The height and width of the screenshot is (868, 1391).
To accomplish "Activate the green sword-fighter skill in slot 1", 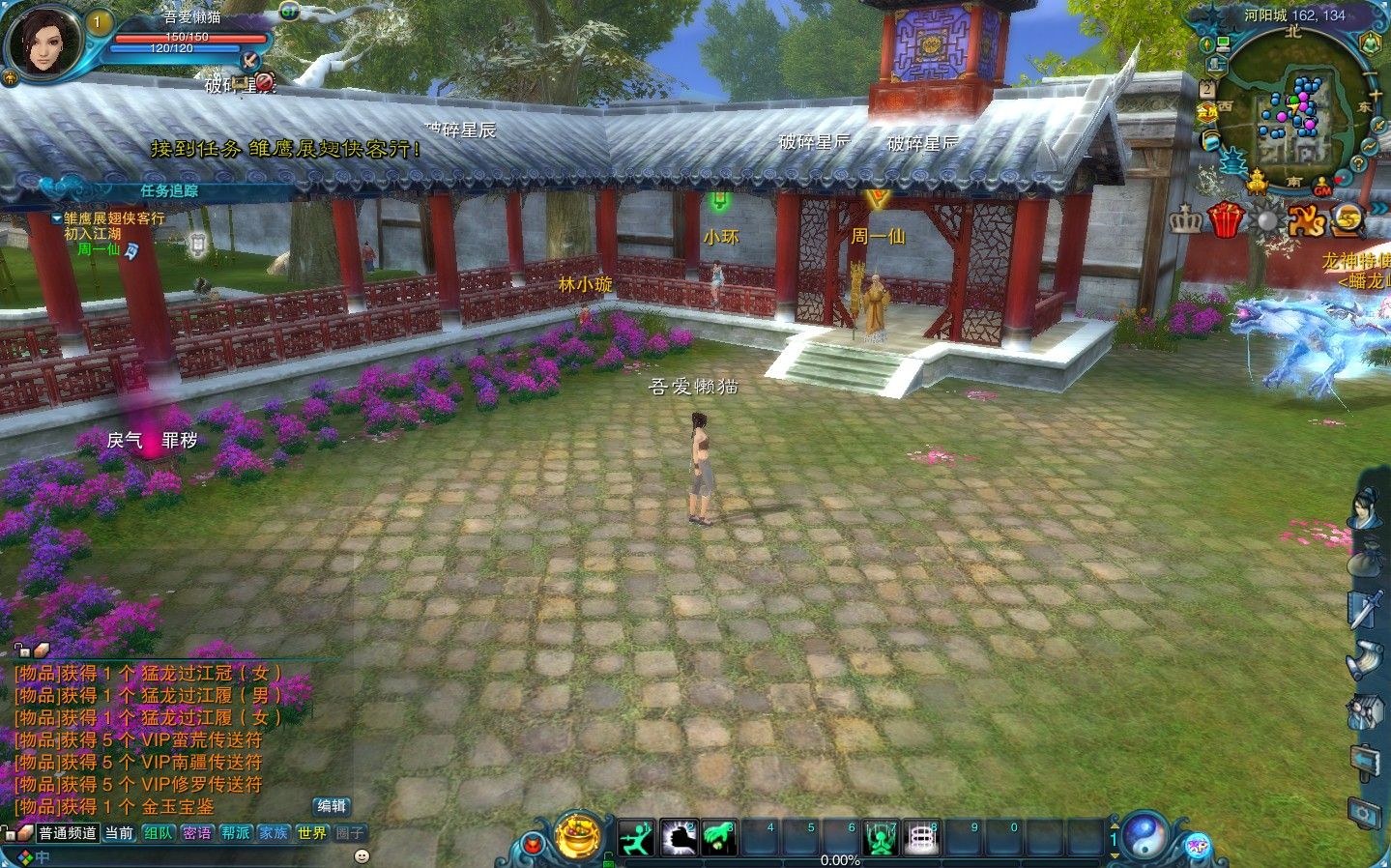I will (x=636, y=837).
